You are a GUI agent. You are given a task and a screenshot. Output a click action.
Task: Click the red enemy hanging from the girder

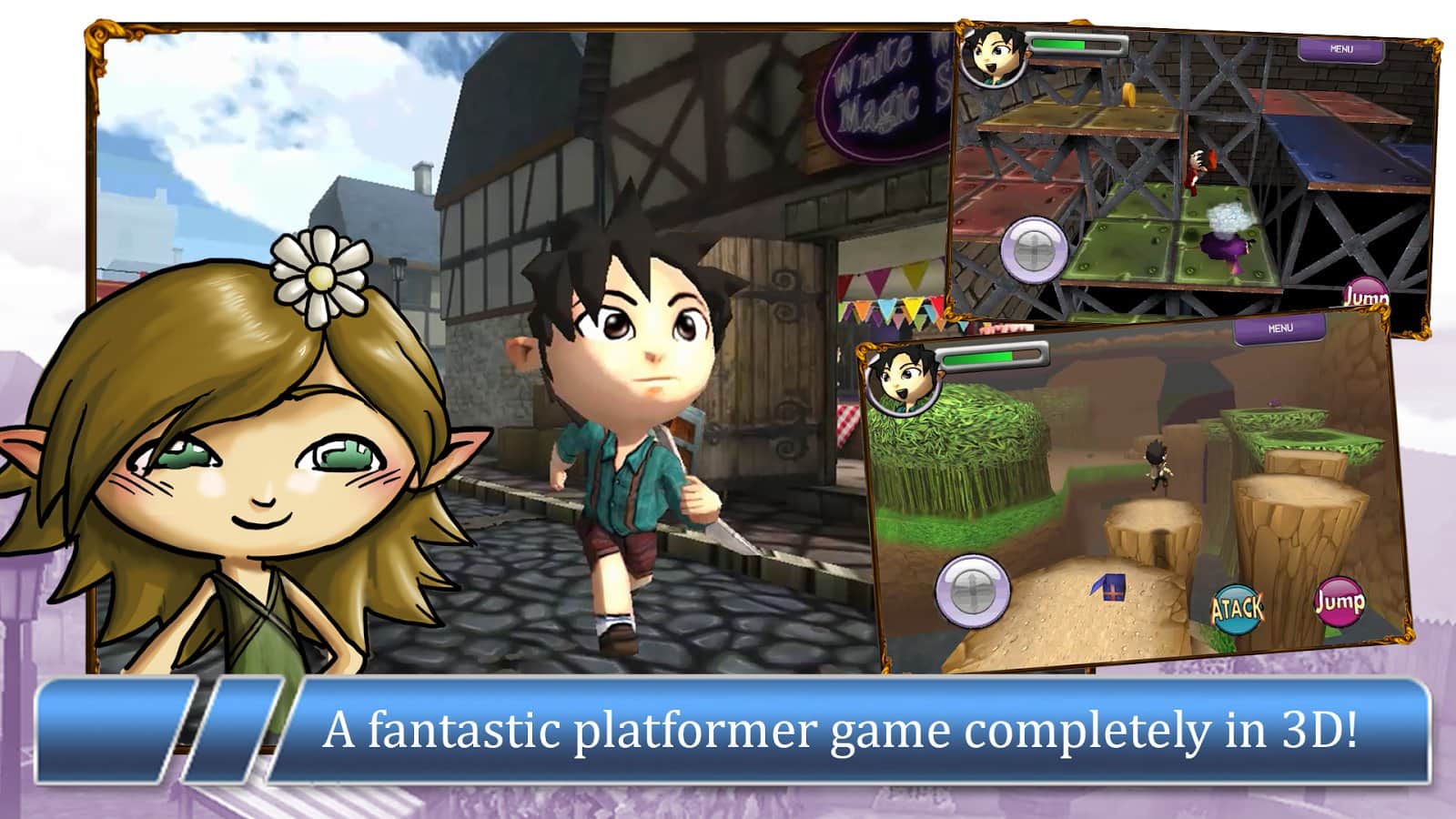point(1199,166)
